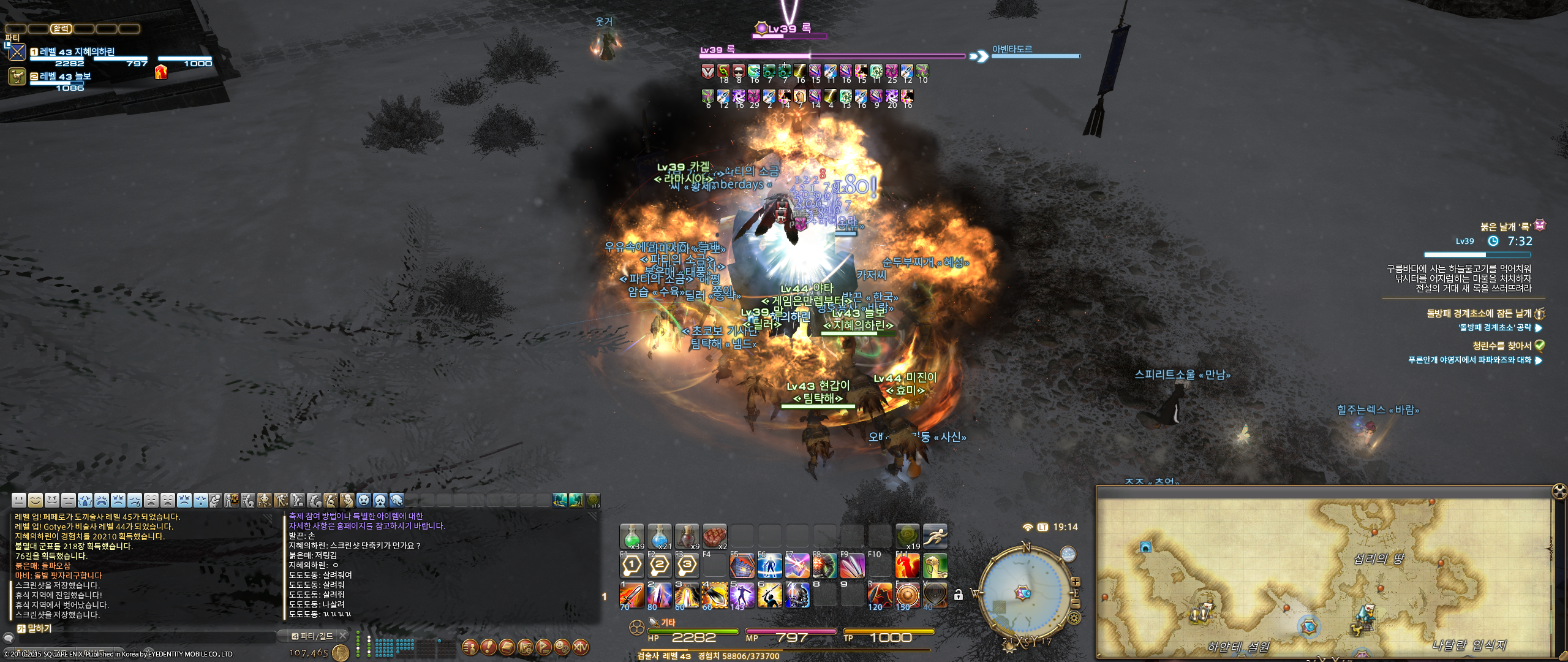Use the smiling face emote icon
1568x662 pixels.
pos(36,500)
